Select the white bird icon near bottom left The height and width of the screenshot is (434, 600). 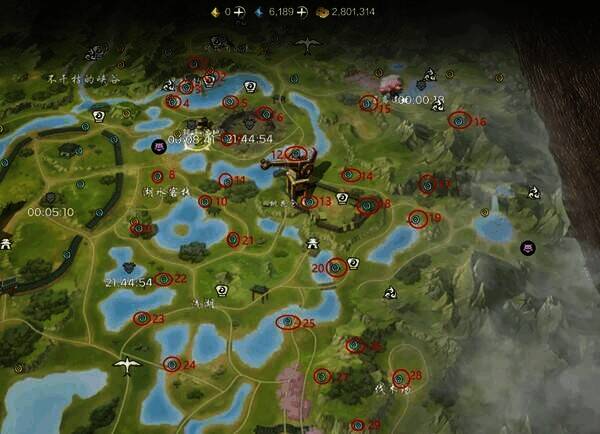126,365
